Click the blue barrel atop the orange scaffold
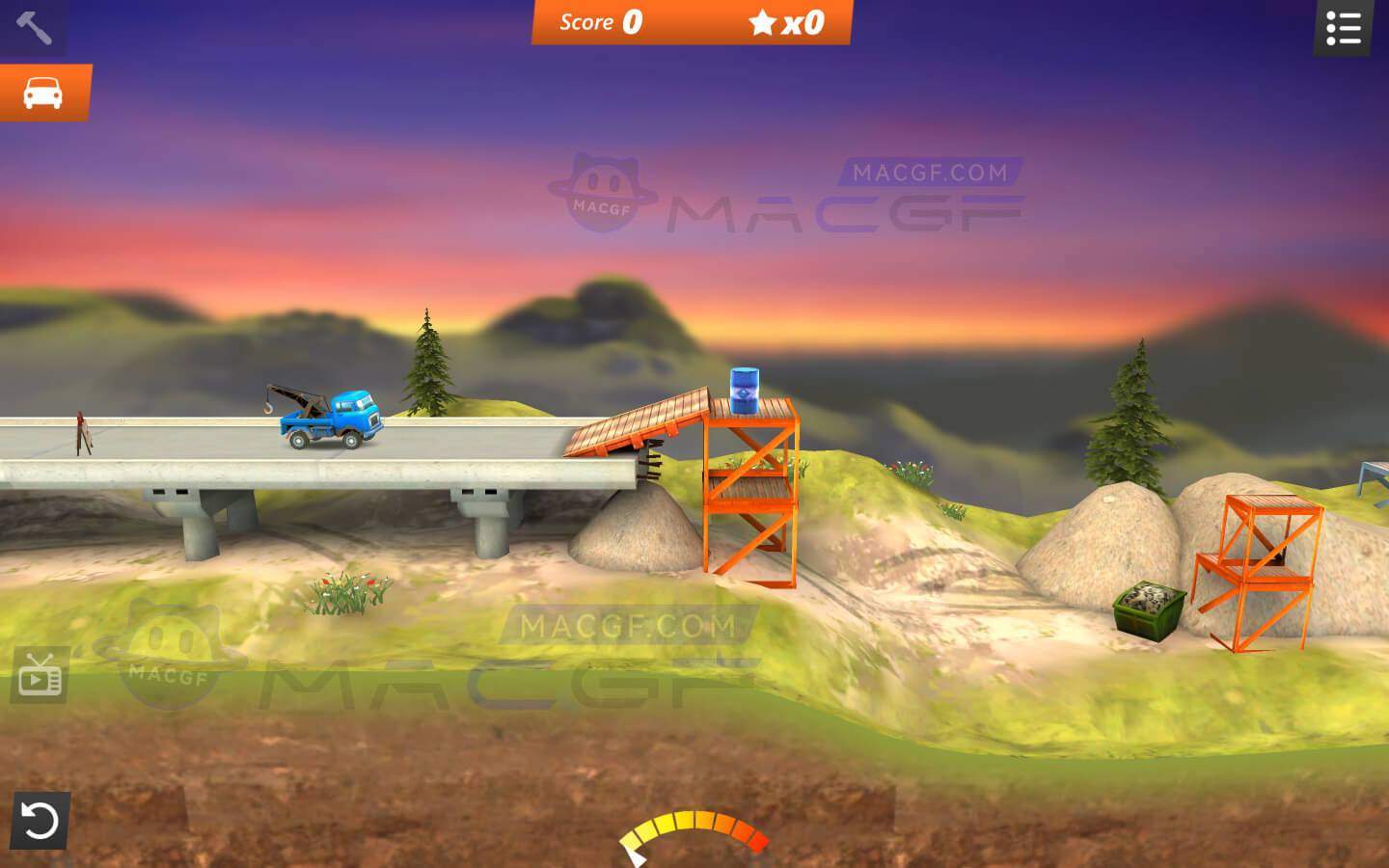 (x=743, y=391)
